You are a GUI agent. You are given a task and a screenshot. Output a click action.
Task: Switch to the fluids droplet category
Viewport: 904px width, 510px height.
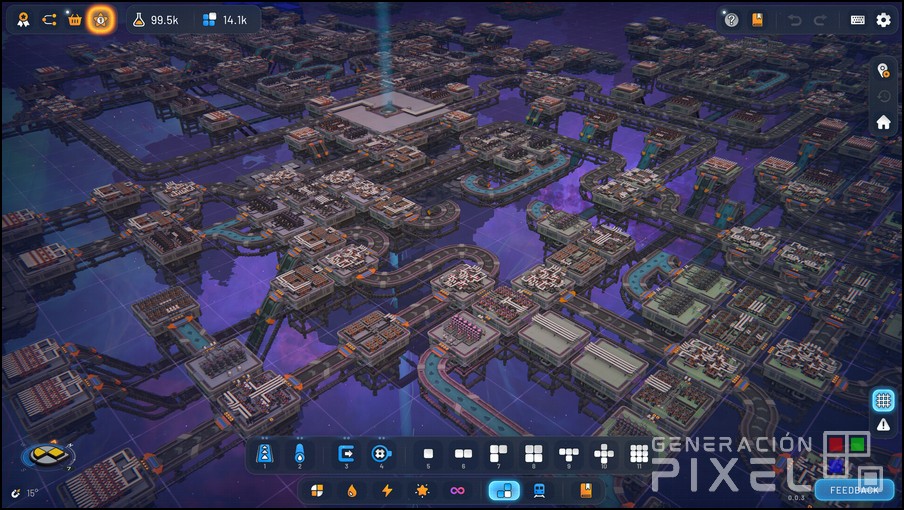tap(352, 491)
